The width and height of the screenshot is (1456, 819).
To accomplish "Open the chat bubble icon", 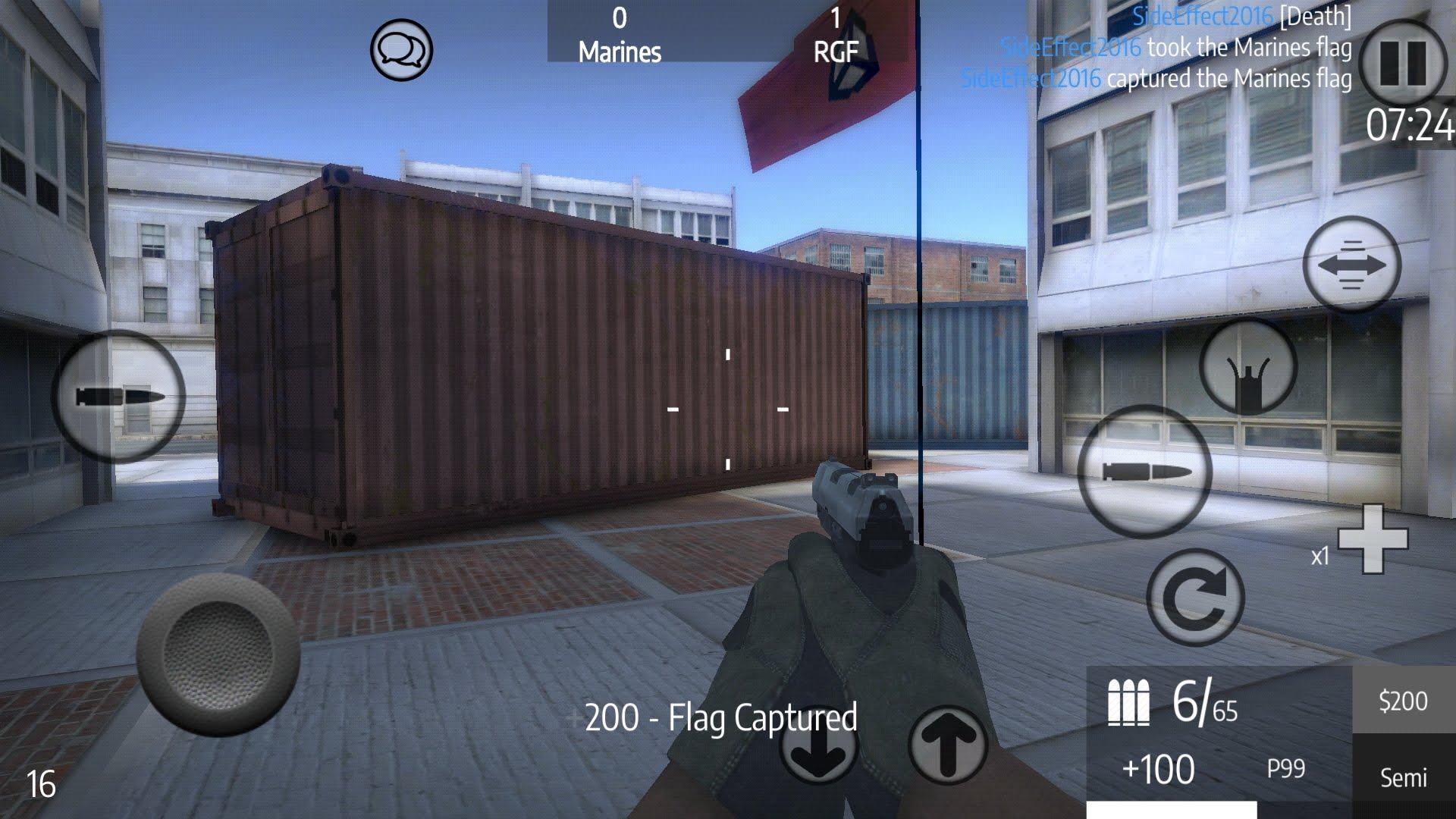I will 401,51.
